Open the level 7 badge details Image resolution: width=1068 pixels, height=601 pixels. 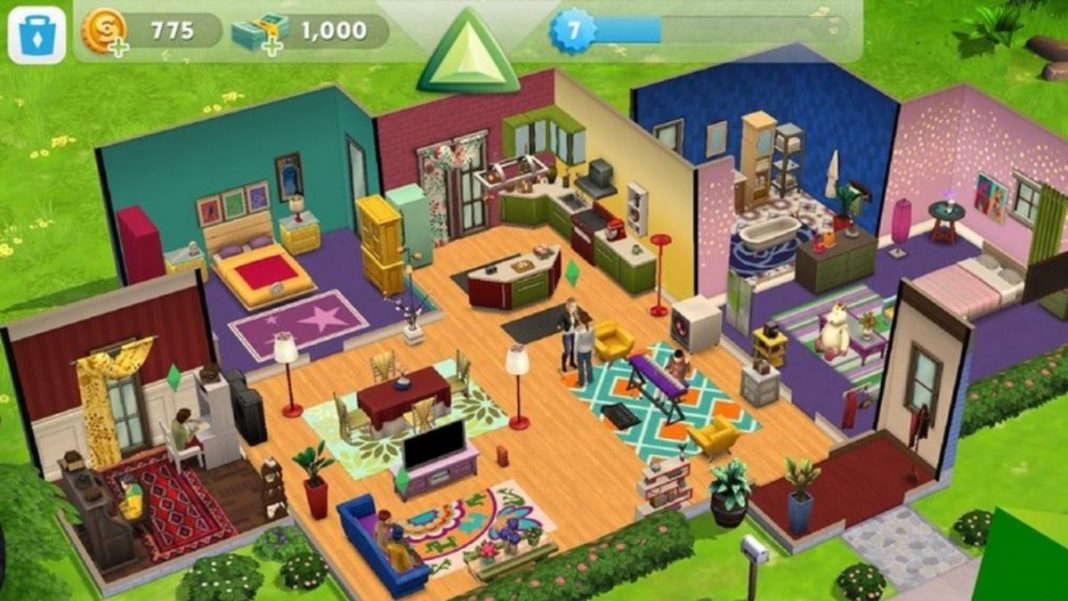573,30
